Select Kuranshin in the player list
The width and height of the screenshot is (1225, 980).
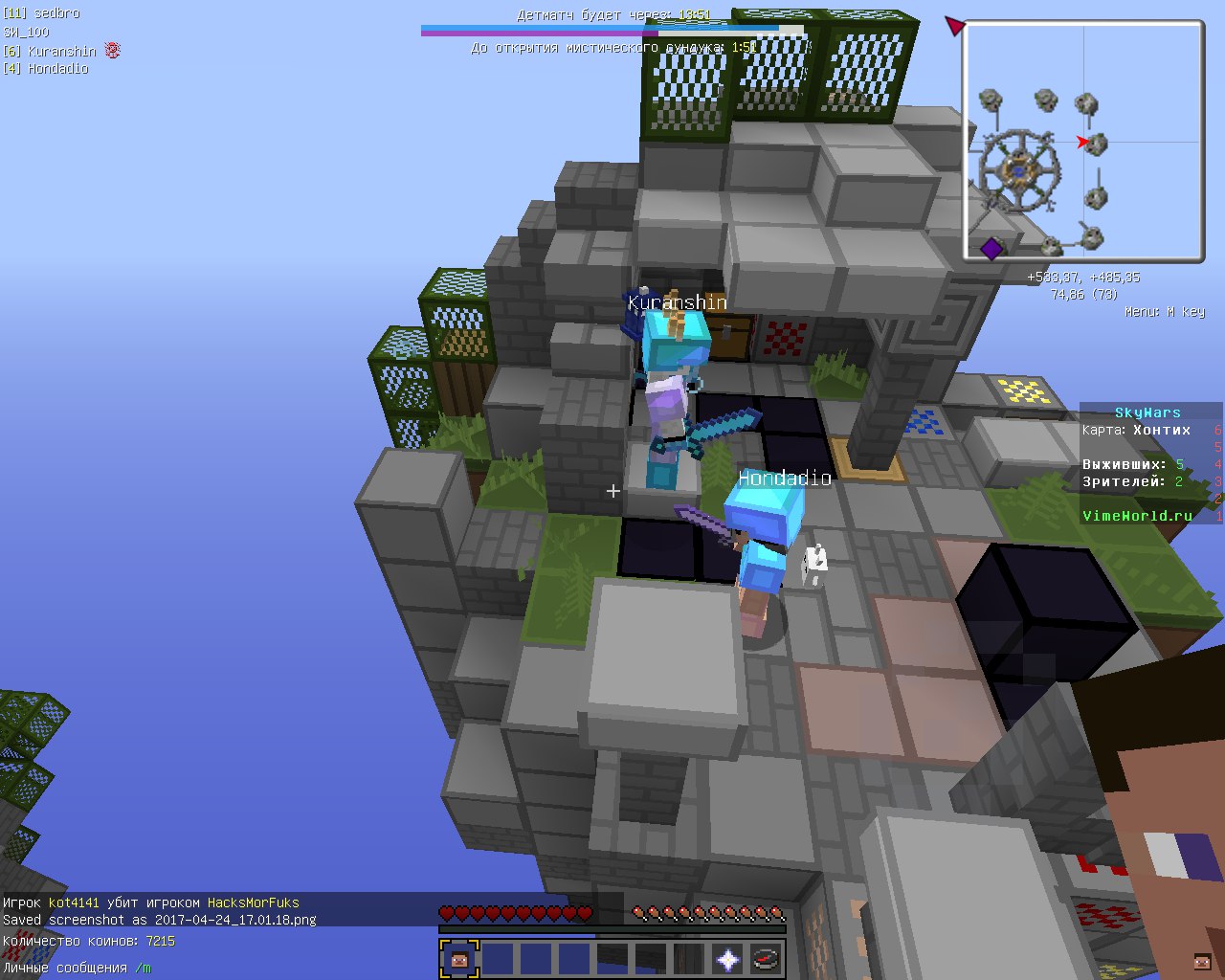coord(61,51)
